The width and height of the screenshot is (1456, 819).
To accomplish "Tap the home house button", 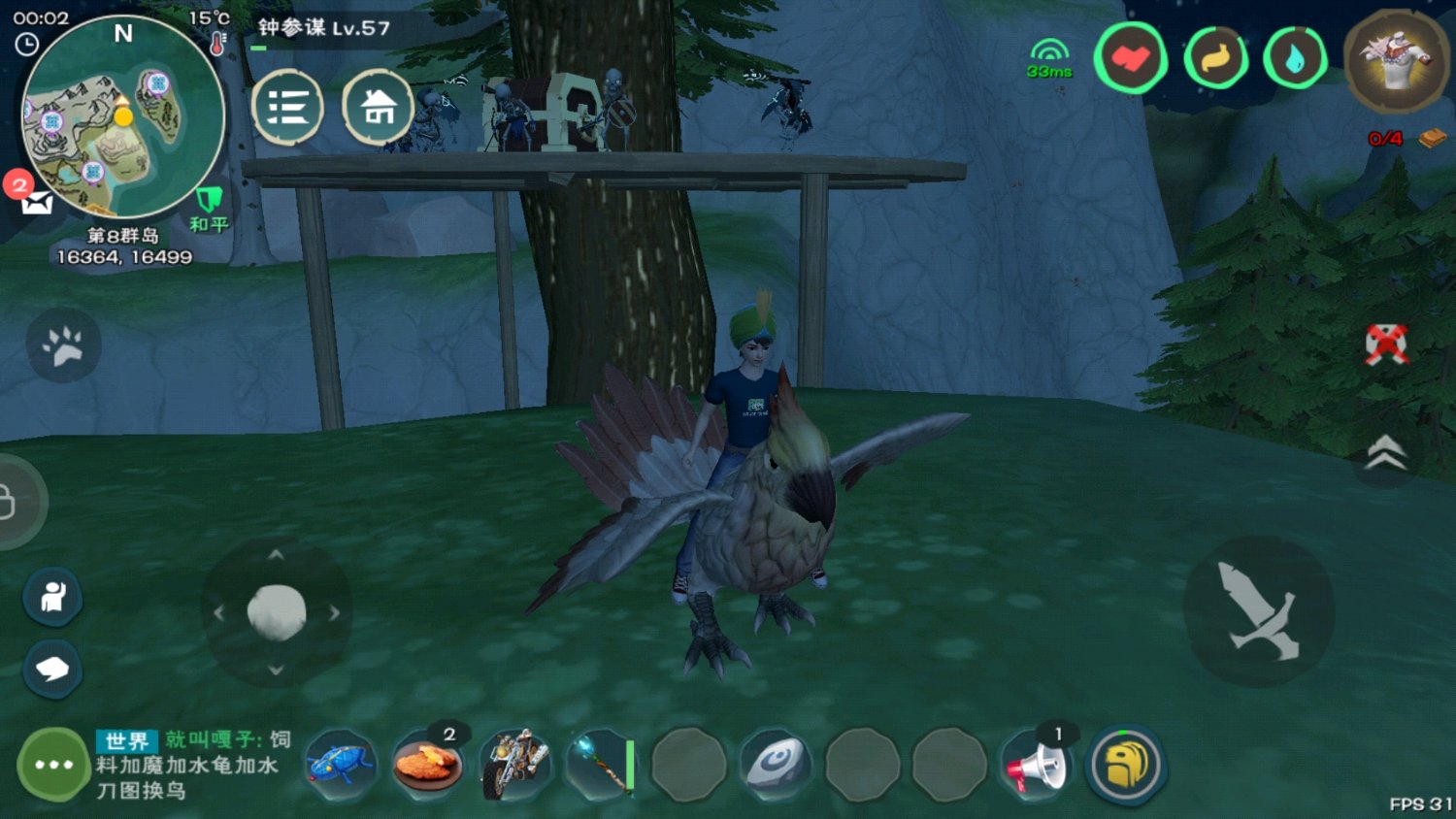I will (378, 107).
